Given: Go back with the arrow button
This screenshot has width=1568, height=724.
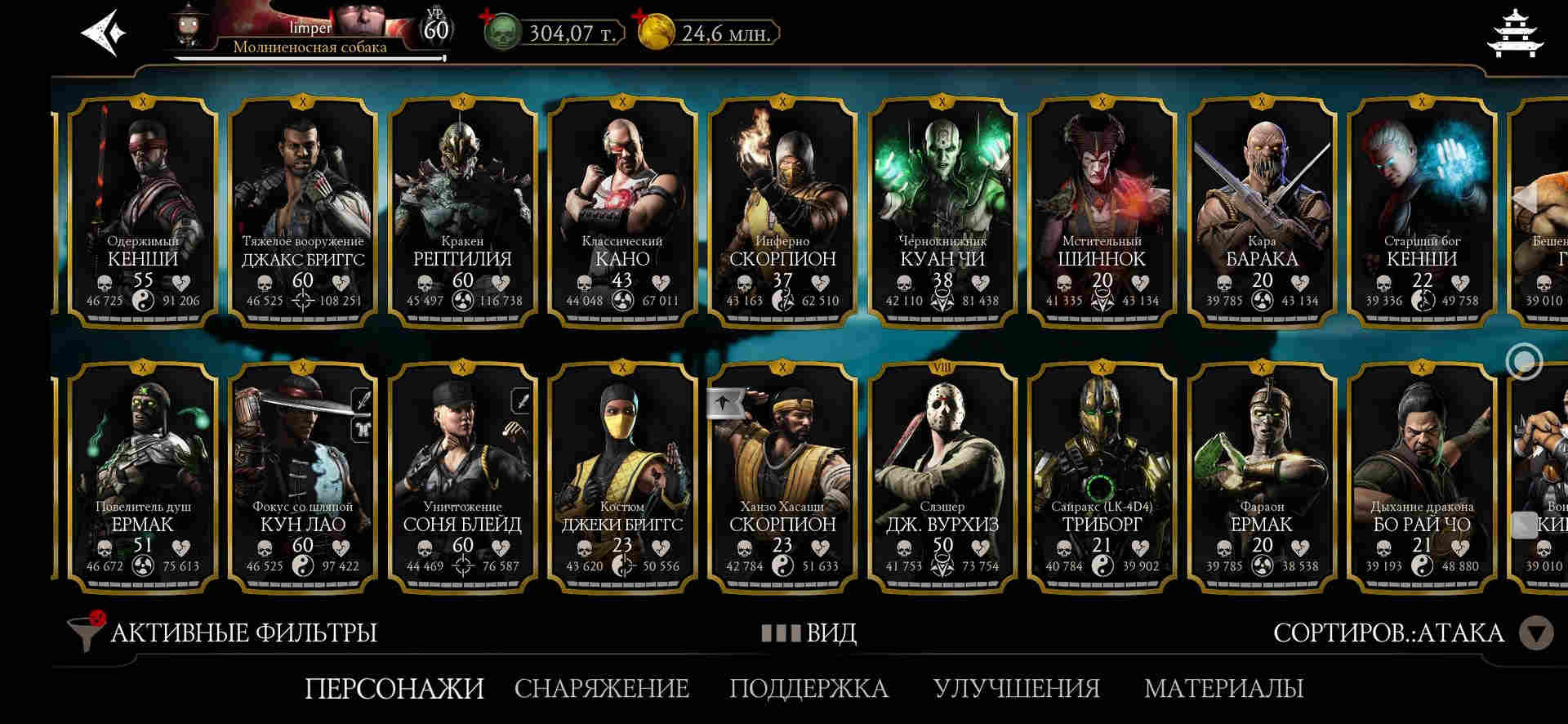Looking at the screenshot, I should coord(103,34).
